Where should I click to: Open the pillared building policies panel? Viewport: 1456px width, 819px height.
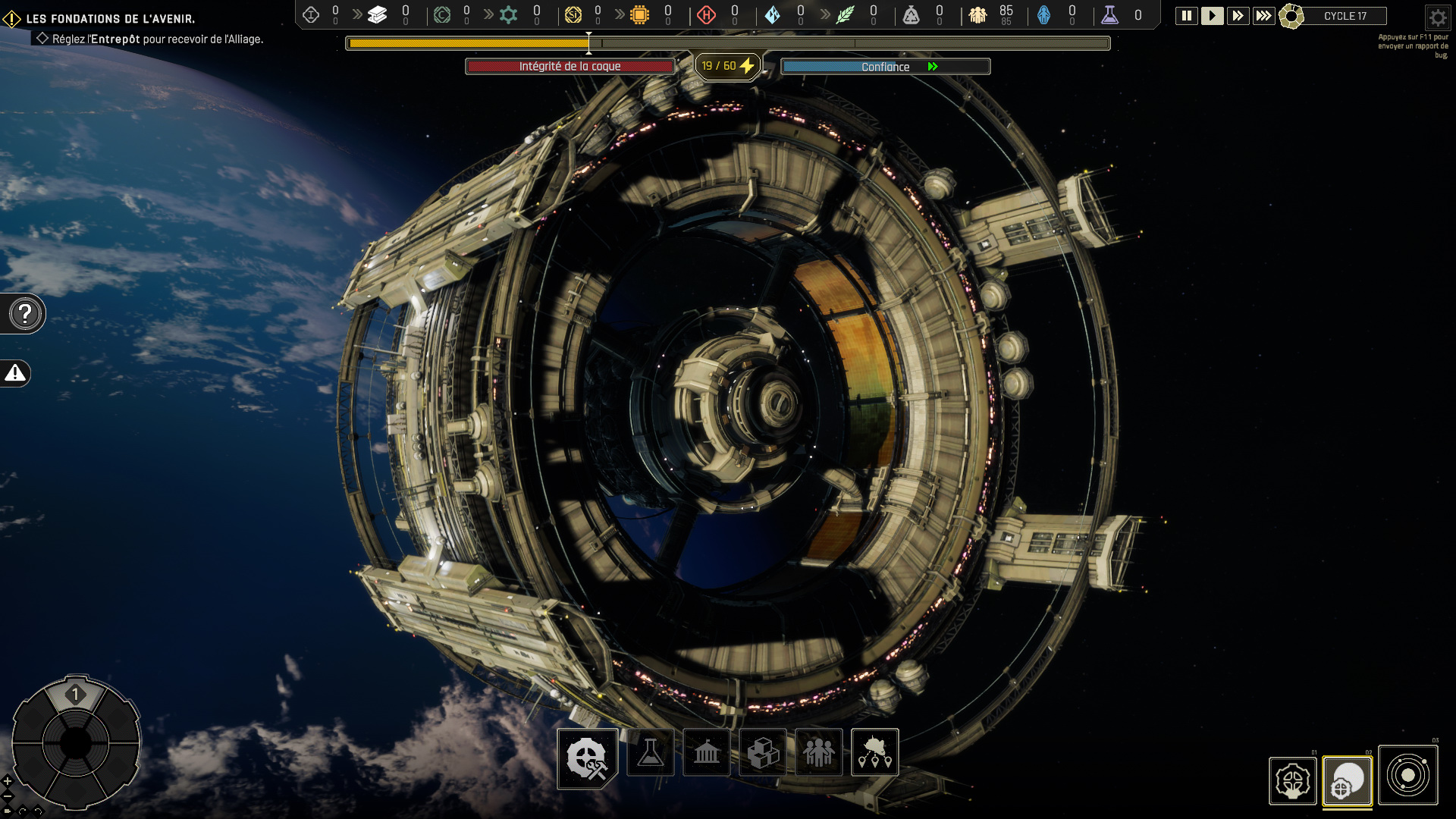[707, 752]
